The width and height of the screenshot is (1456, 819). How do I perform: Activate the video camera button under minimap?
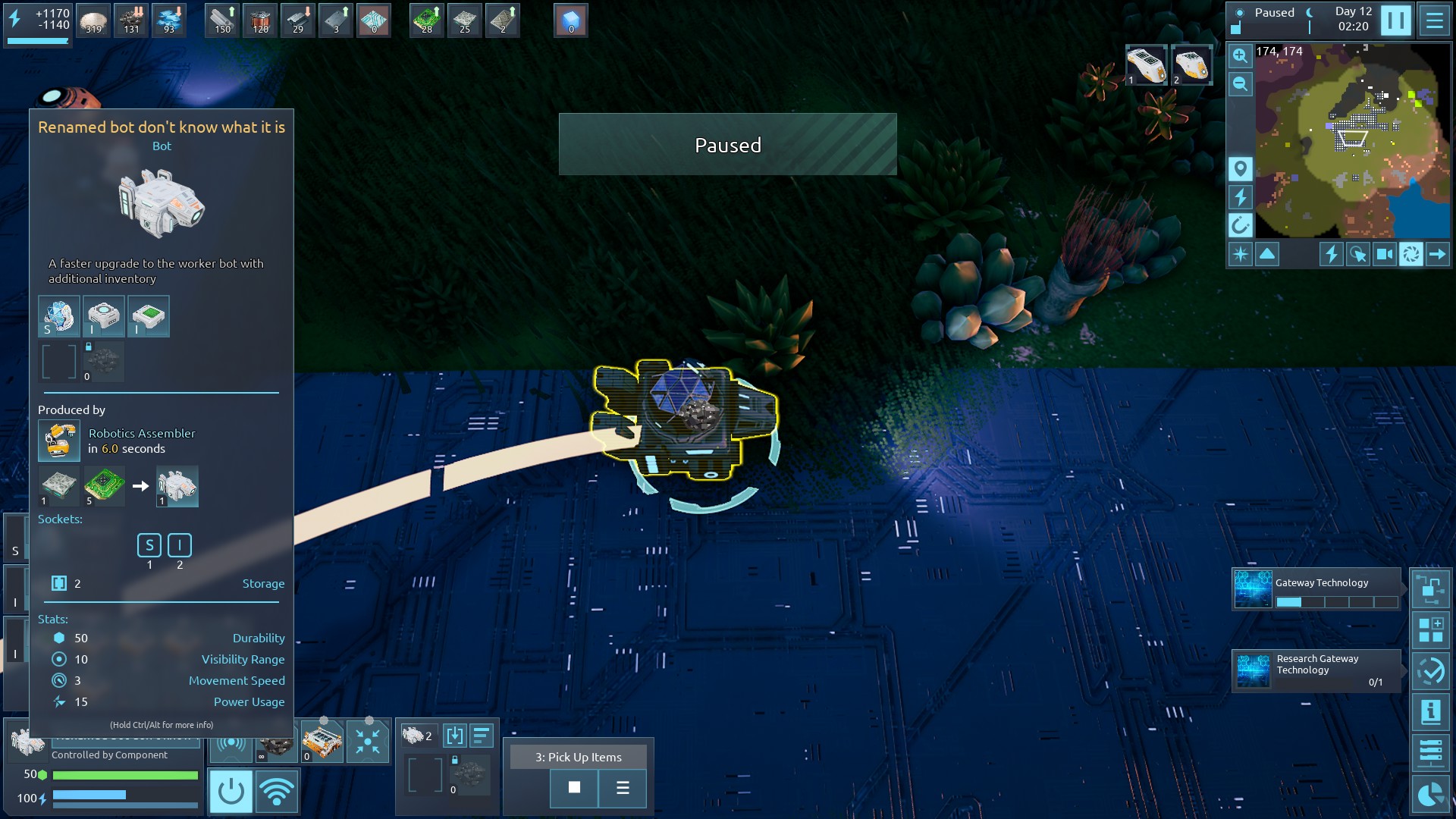[1385, 254]
